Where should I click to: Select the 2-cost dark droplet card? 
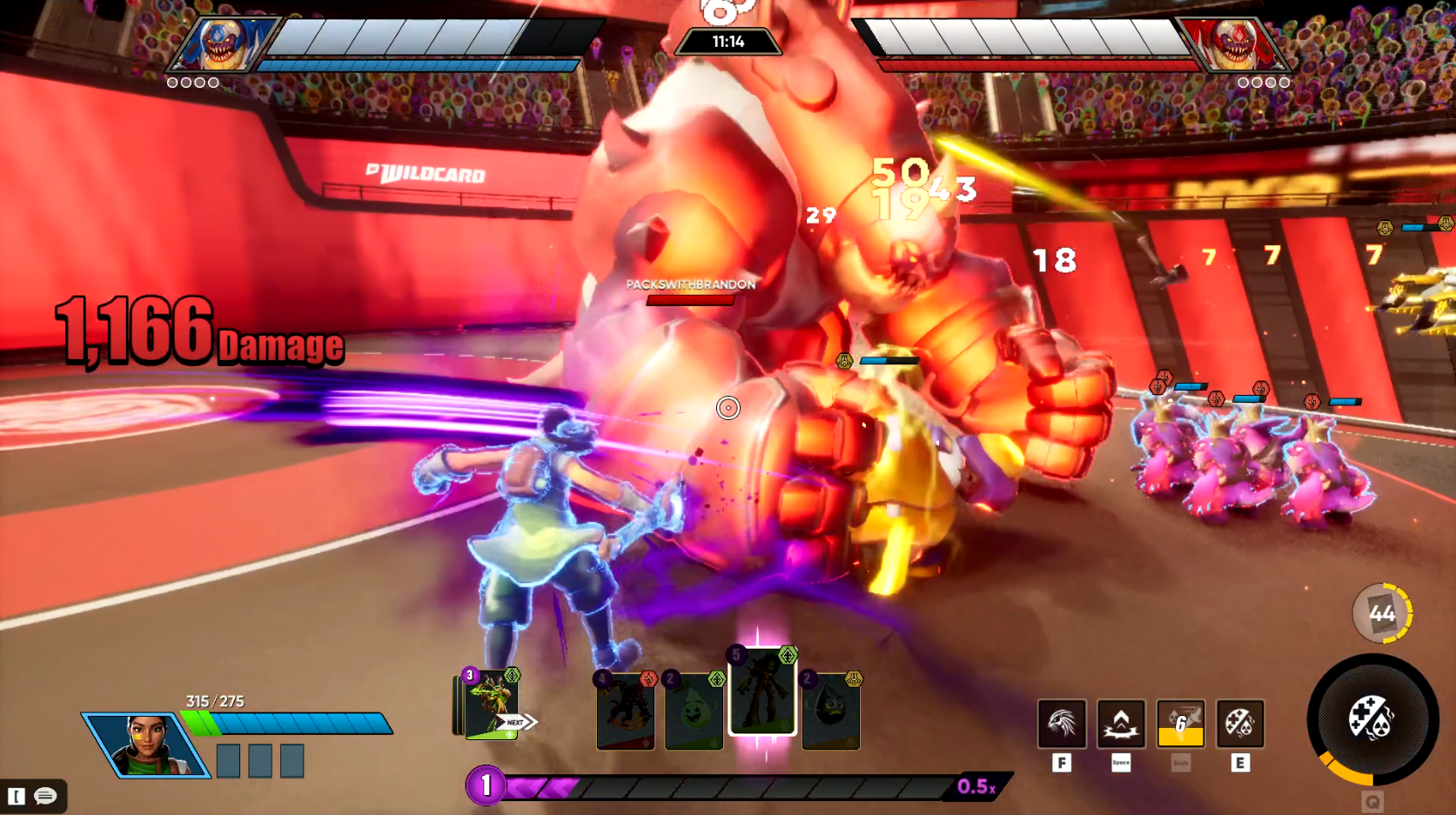click(x=831, y=711)
